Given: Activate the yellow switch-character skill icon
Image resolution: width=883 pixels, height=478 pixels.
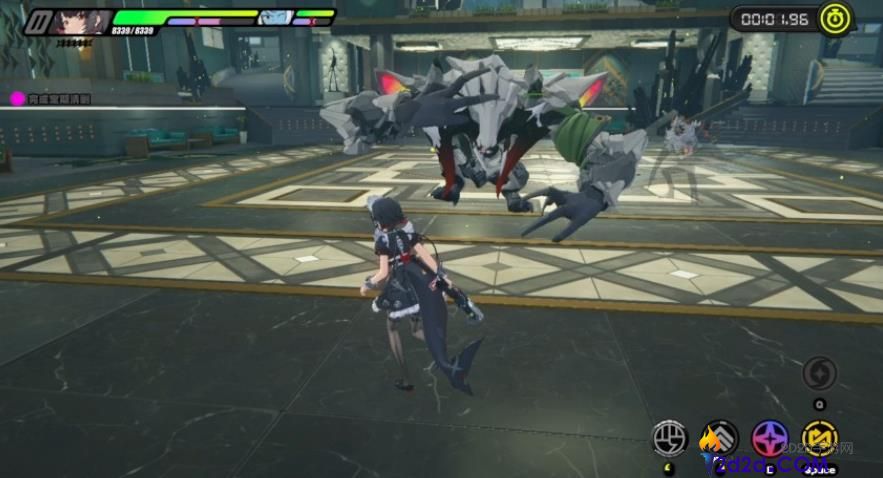Looking at the screenshot, I should (820, 437).
